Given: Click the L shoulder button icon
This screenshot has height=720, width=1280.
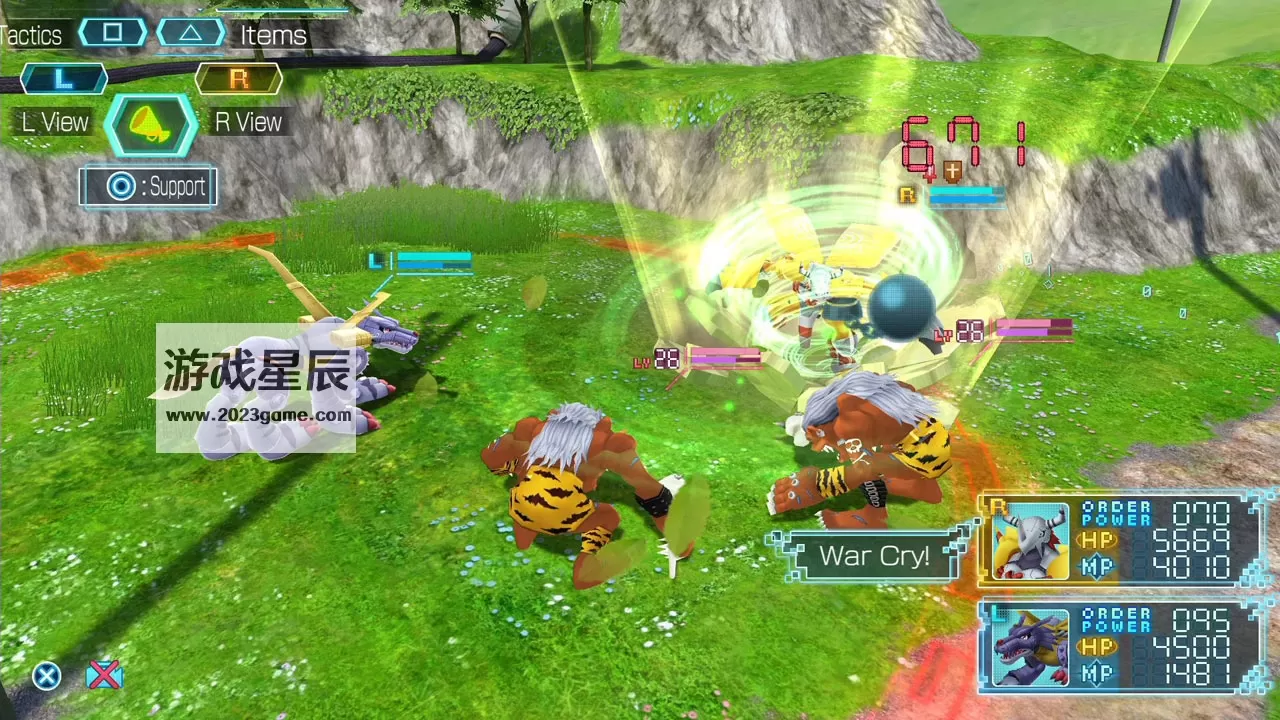Looking at the screenshot, I should tap(63, 78).
